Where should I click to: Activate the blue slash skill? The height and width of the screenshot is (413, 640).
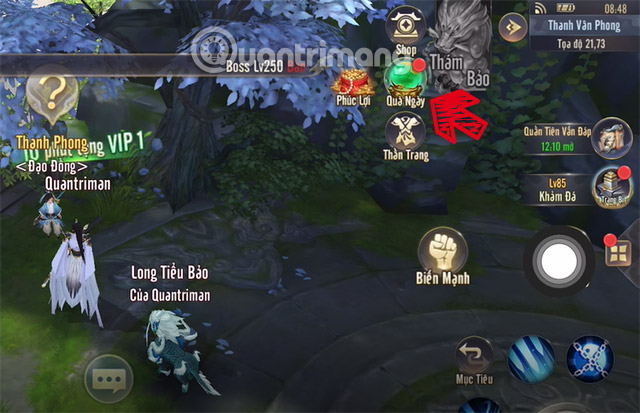pyautogui.click(x=531, y=360)
